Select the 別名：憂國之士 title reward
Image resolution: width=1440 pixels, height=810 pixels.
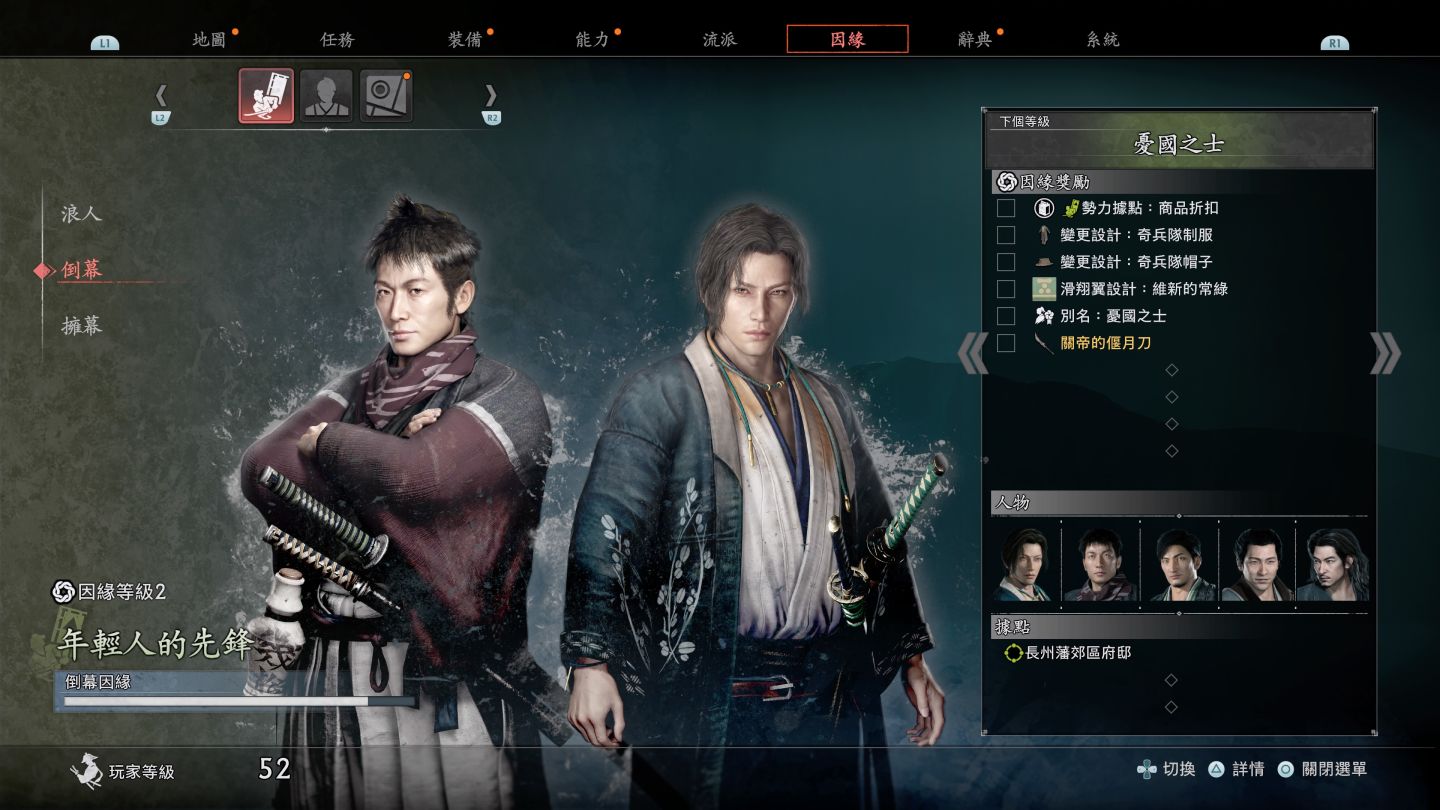[1112, 316]
